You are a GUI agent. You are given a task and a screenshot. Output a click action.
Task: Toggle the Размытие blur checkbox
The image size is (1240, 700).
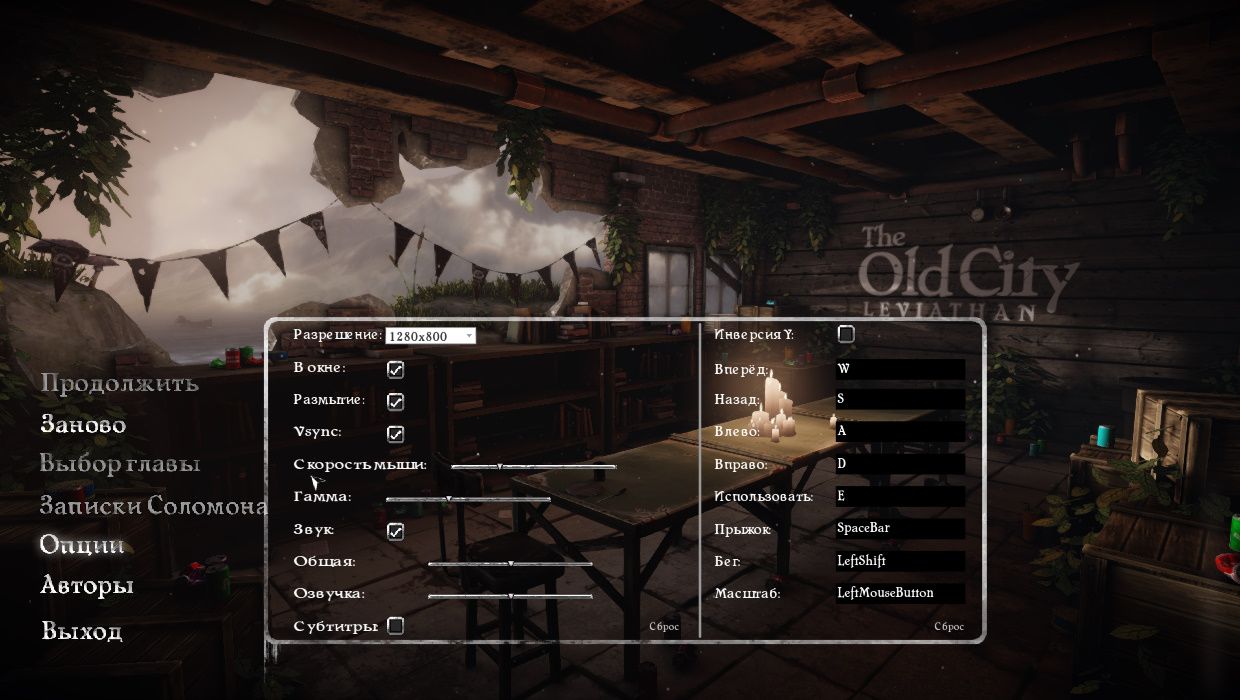tap(396, 401)
